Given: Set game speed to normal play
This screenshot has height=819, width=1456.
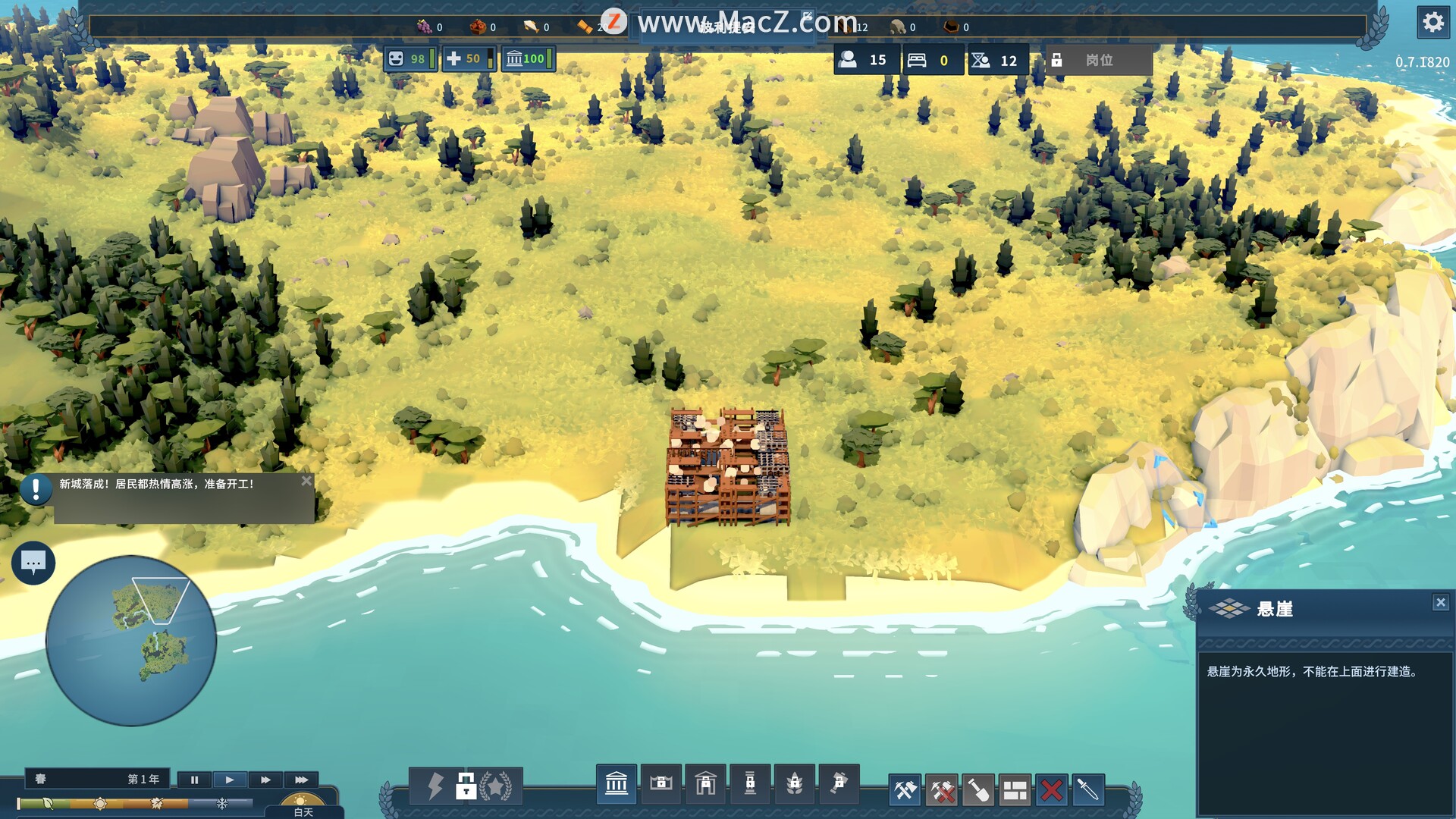Looking at the screenshot, I should click(x=229, y=780).
